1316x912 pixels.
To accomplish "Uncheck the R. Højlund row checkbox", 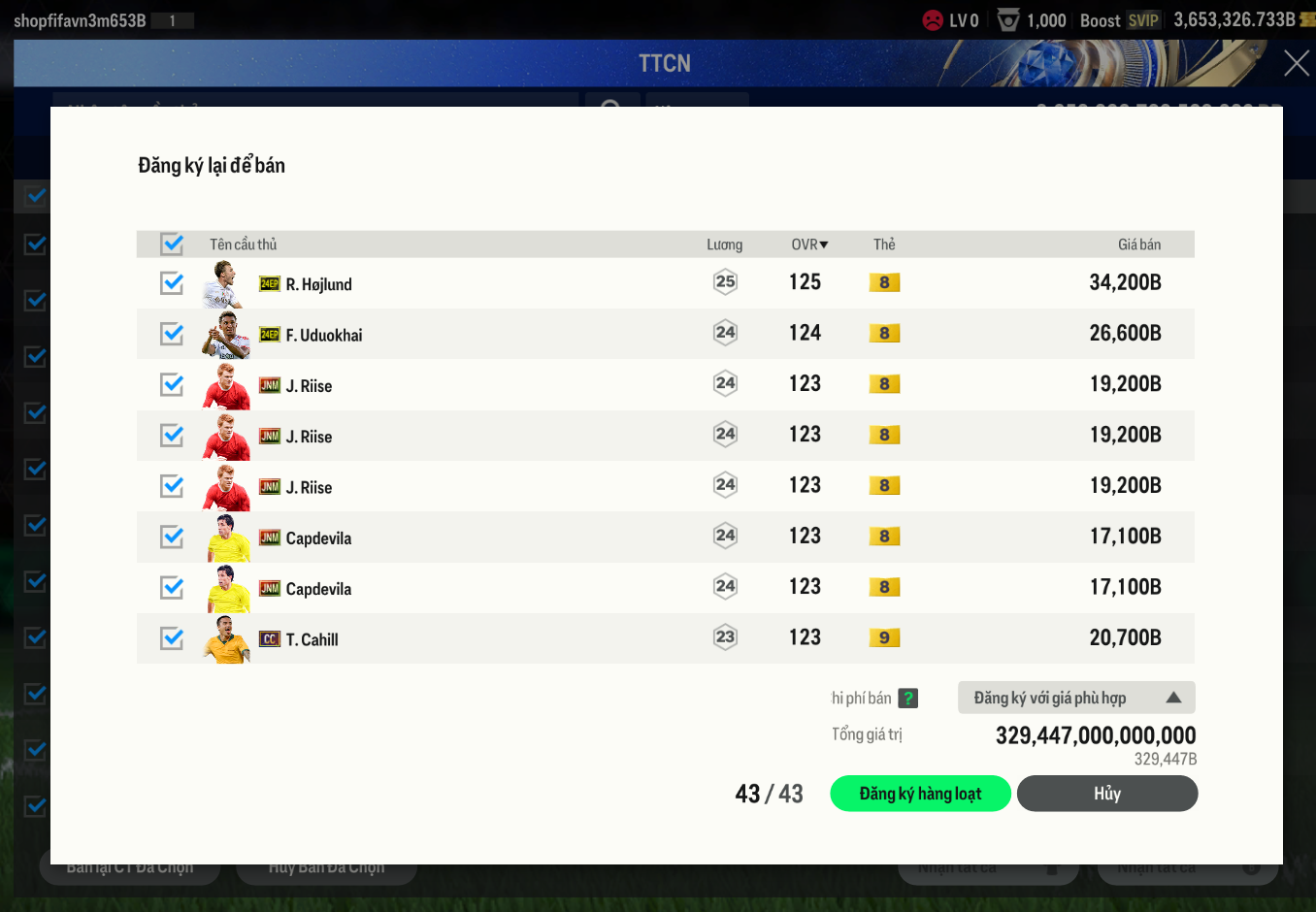I will click(172, 283).
